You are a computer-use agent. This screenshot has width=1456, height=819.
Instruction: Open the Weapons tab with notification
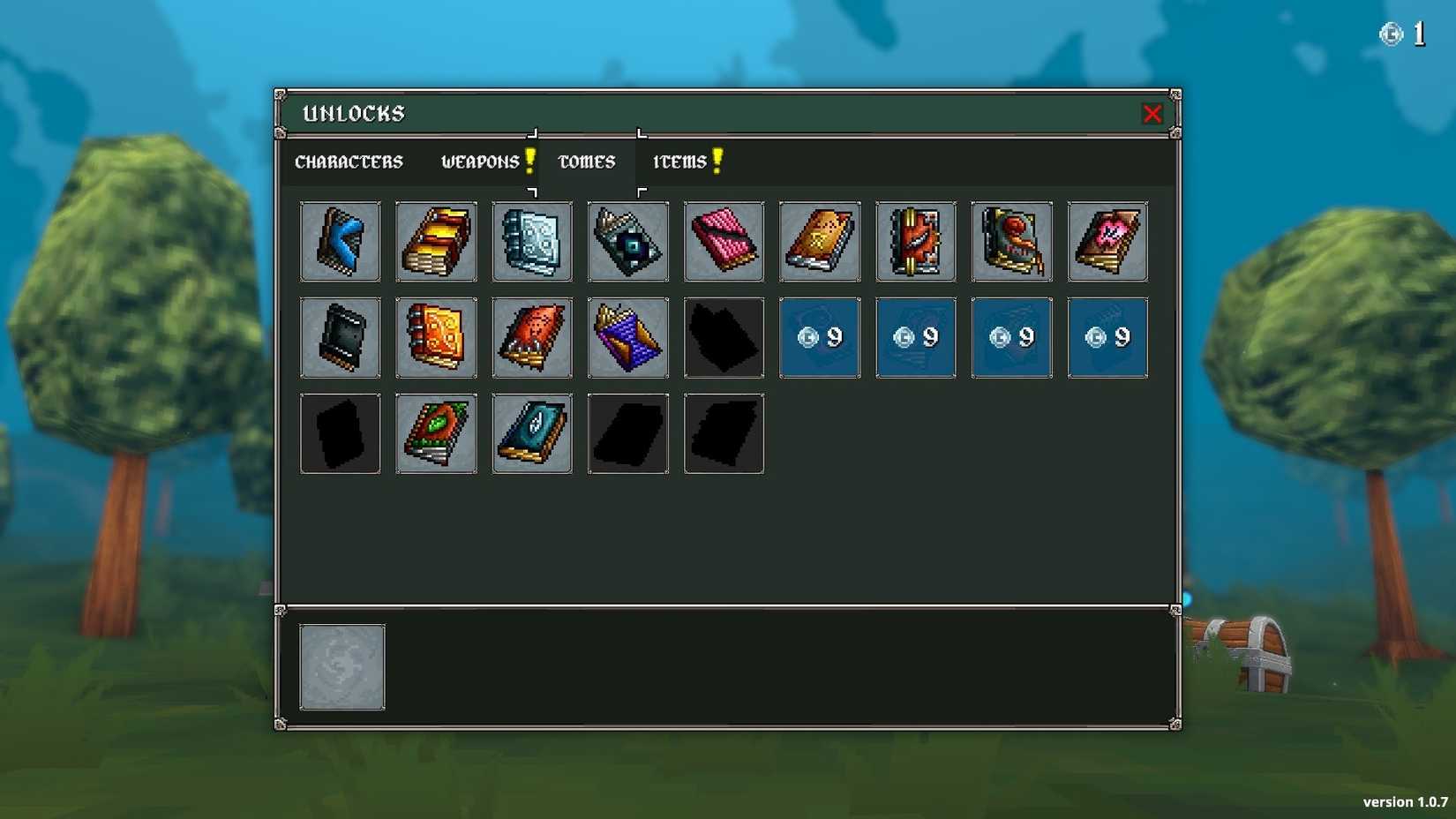(484, 162)
